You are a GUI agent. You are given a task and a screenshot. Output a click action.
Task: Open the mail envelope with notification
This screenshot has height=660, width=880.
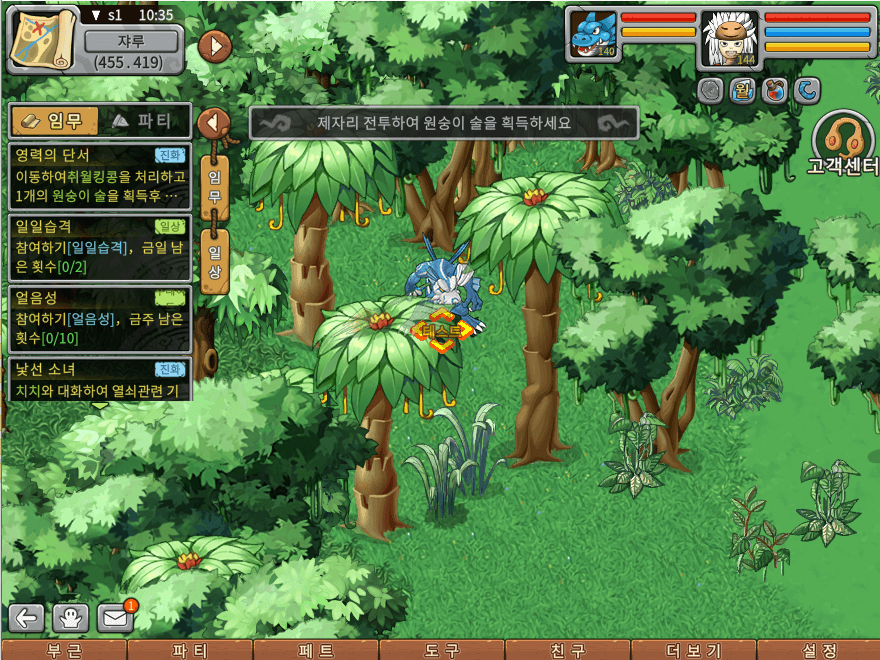(x=116, y=617)
